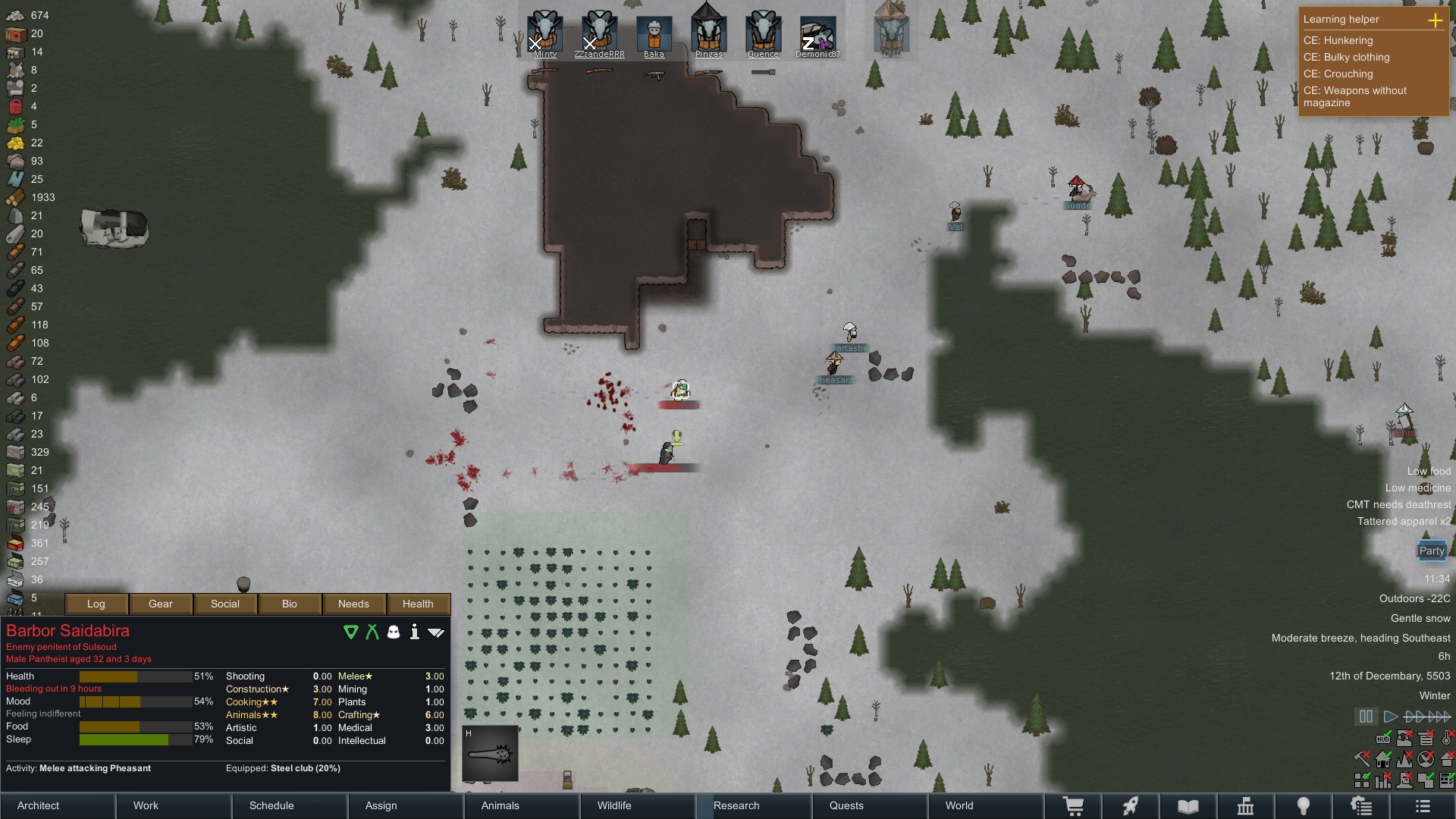Open Barbor's info window via the i icon
This screenshot has width=1456, height=819.
coord(415,632)
